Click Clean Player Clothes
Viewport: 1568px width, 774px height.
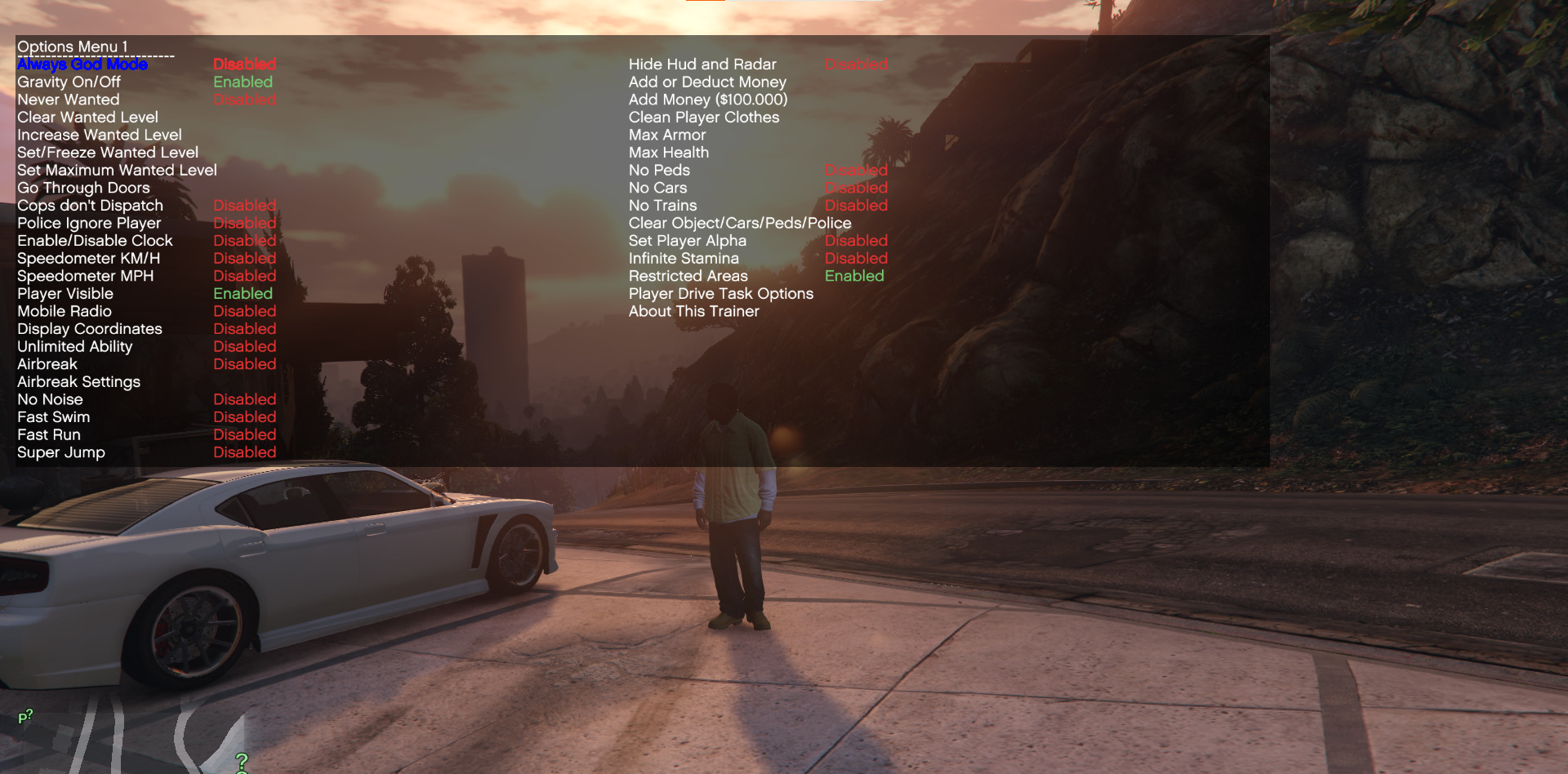point(702,117)
